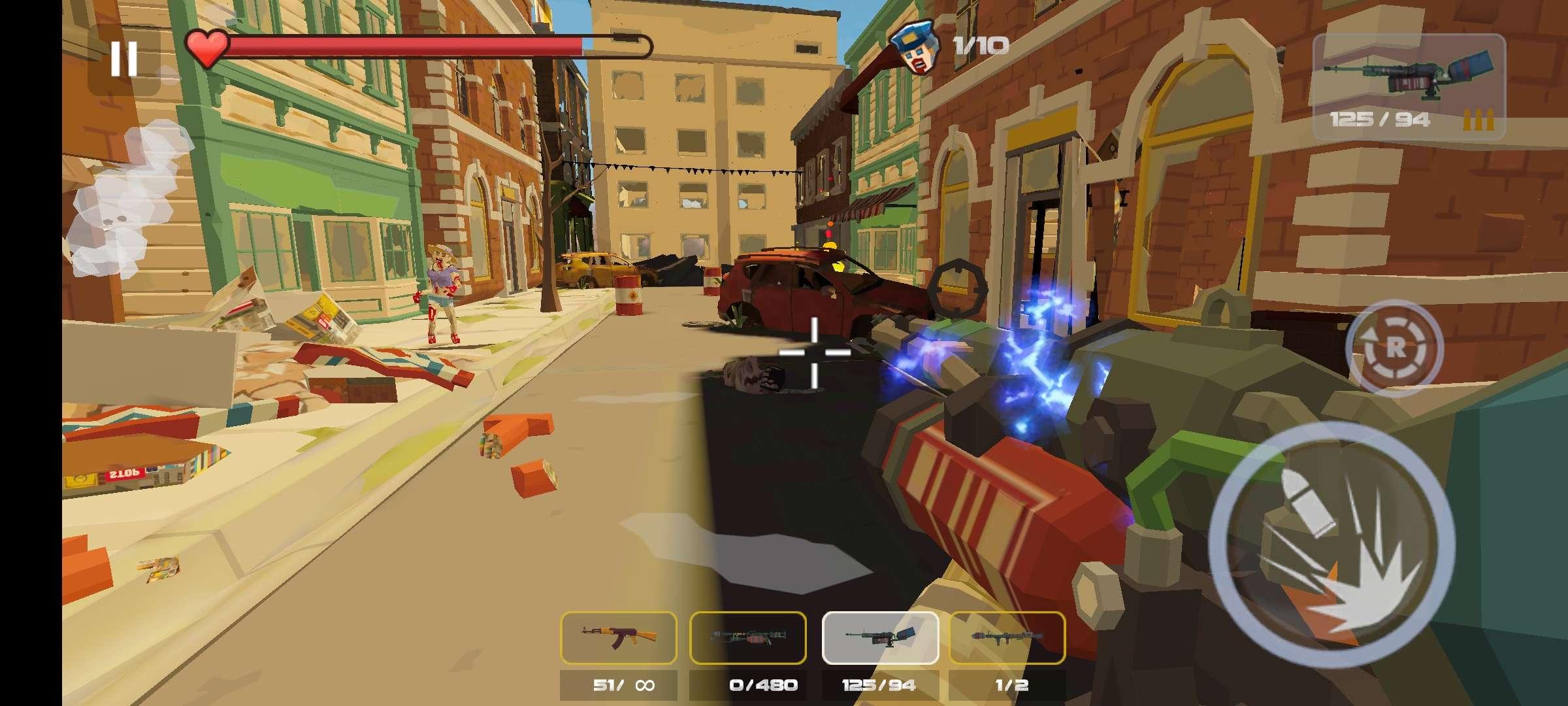Tap the reload button marked R
The width and height of the screenshot is (1568, 706).
point(1394,347)
